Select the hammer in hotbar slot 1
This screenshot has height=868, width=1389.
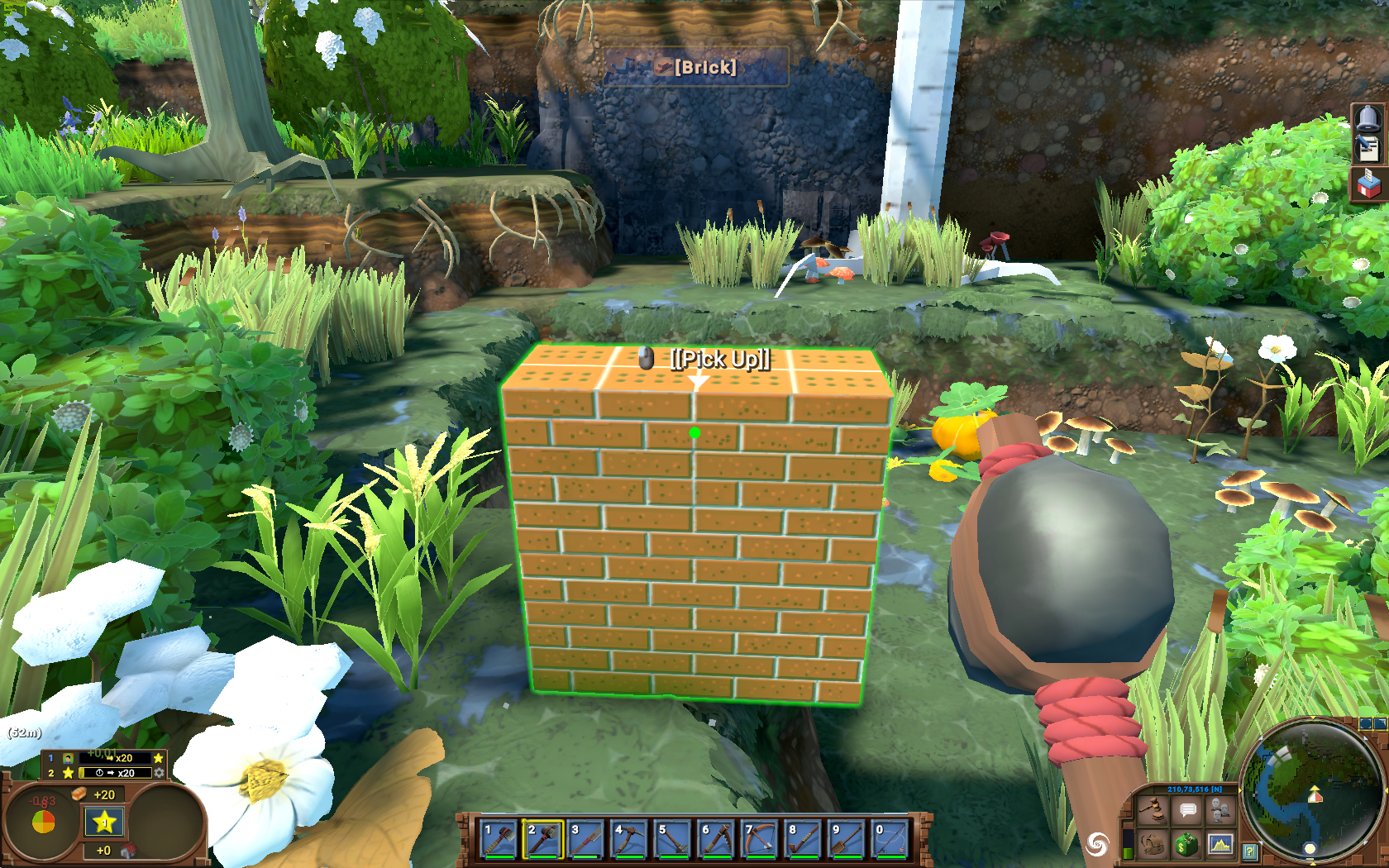coord(499,839)
